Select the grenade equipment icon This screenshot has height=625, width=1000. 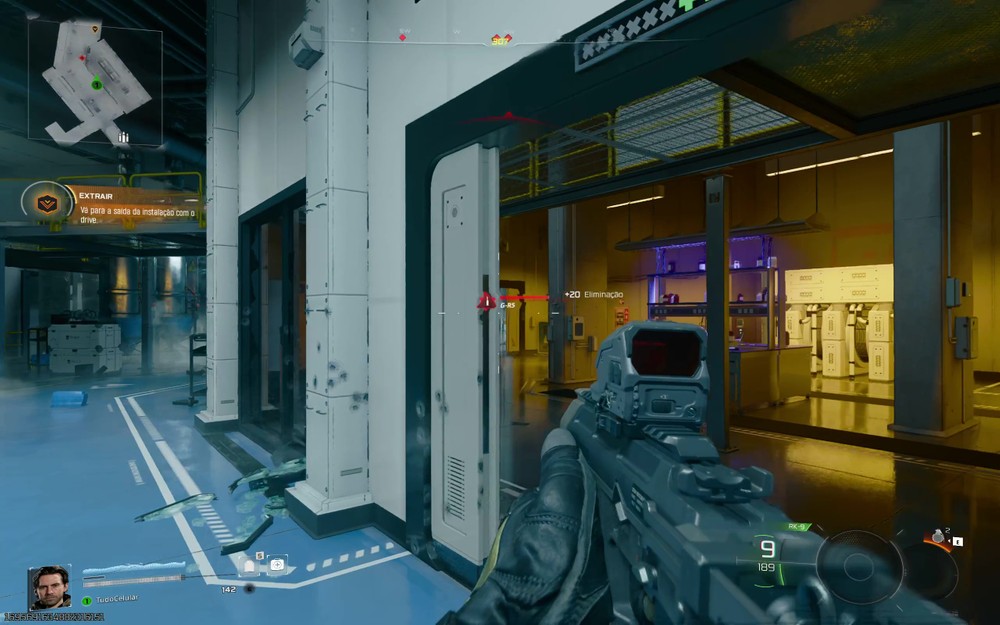point(937,537)
